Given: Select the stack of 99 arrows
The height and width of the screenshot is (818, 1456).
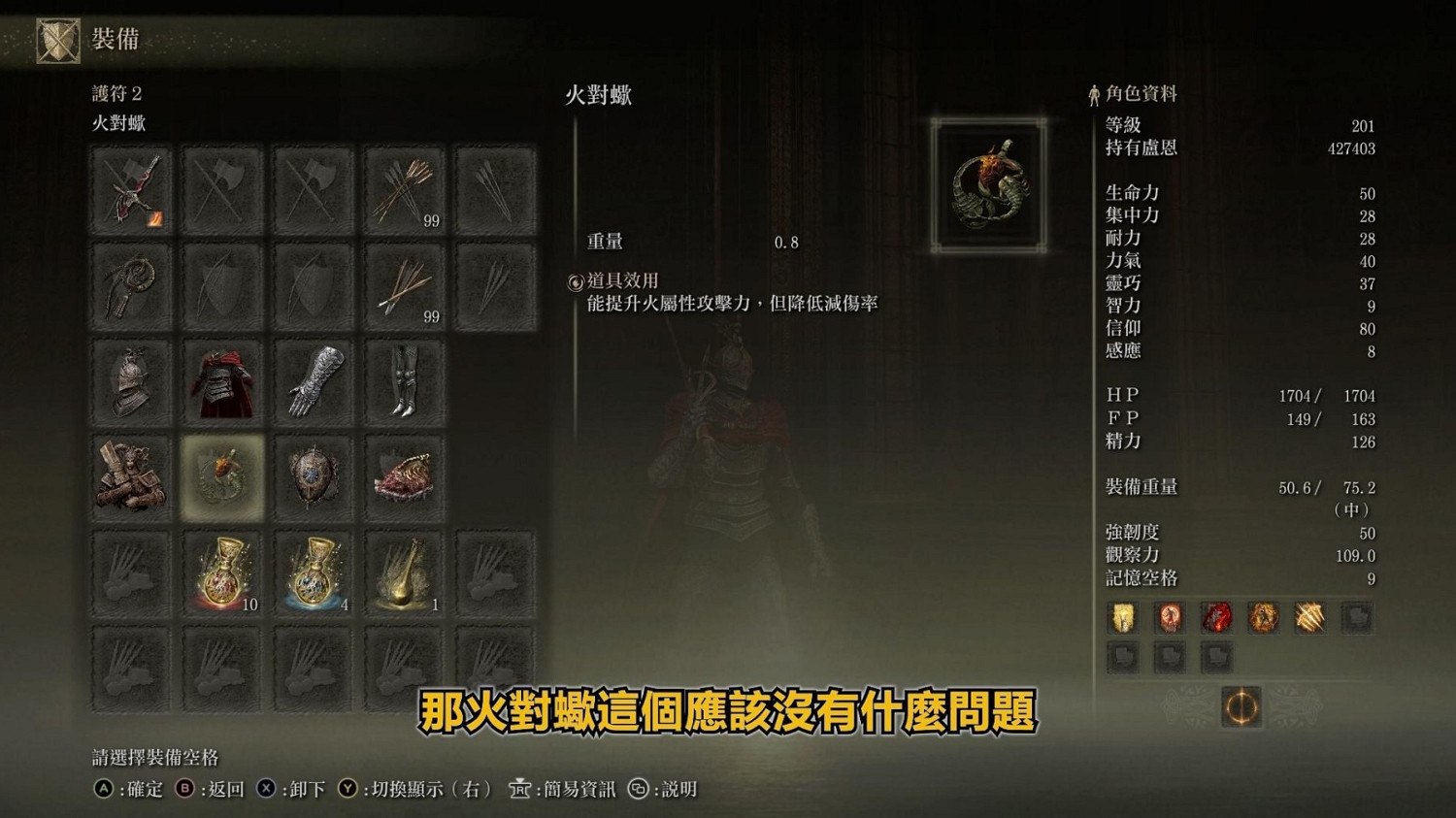Looking at the screenshot, I should [405, 189].
